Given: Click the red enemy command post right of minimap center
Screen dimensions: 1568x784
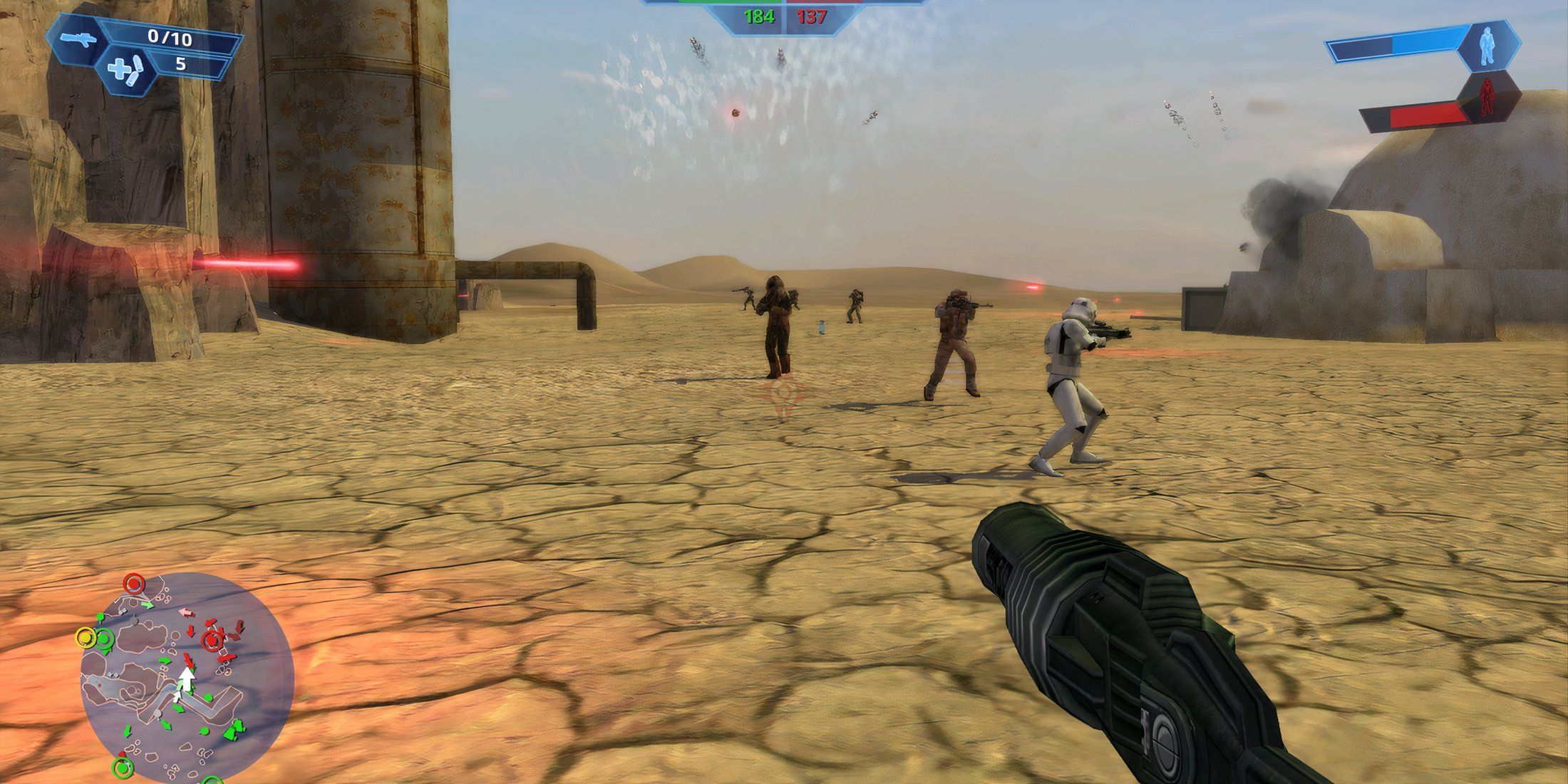Looking at the screenshot, I should point(212,640).
